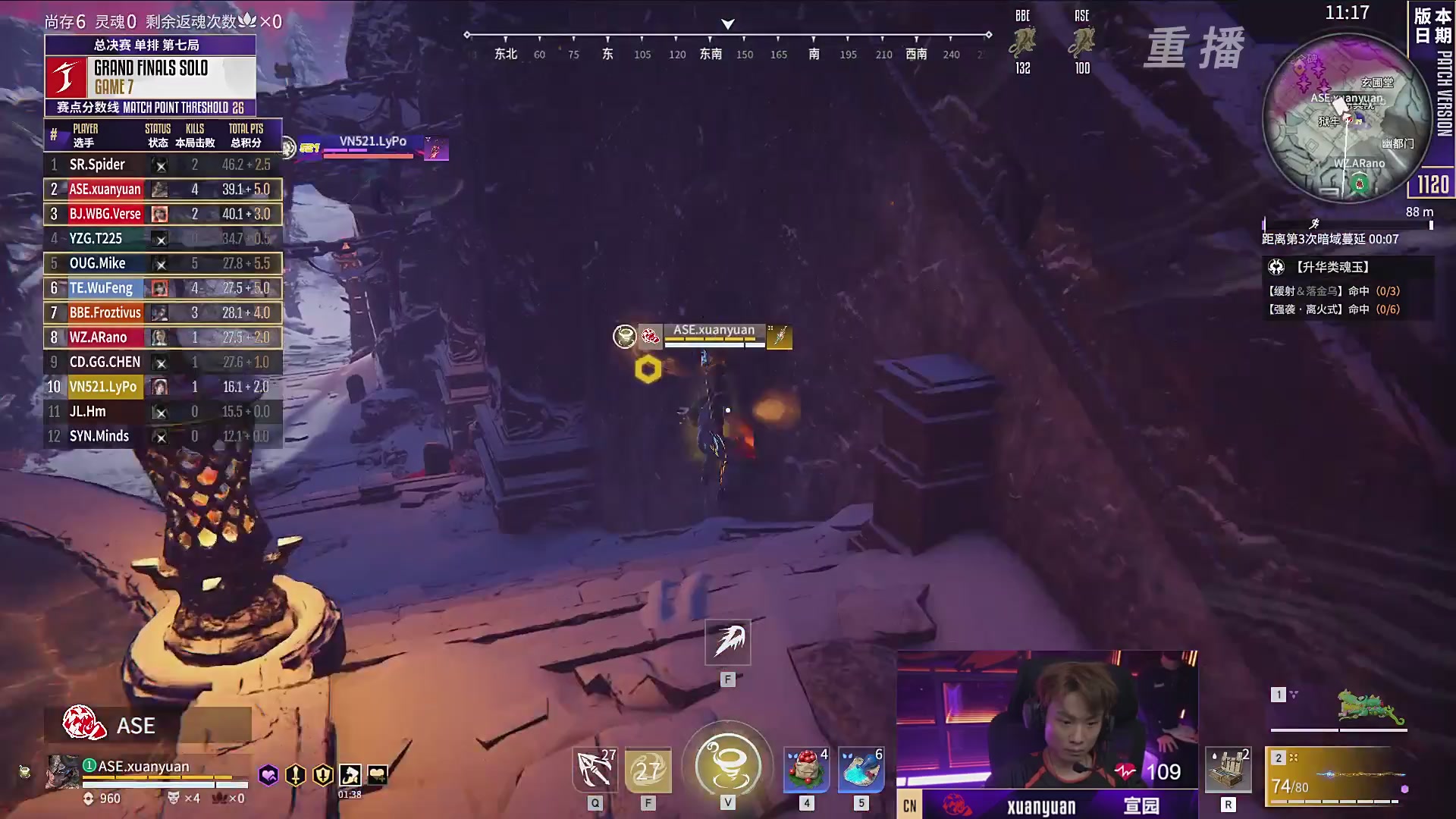Select the BBE team icon showing 132
The image size is (1456, 819).
point(1022,44)
